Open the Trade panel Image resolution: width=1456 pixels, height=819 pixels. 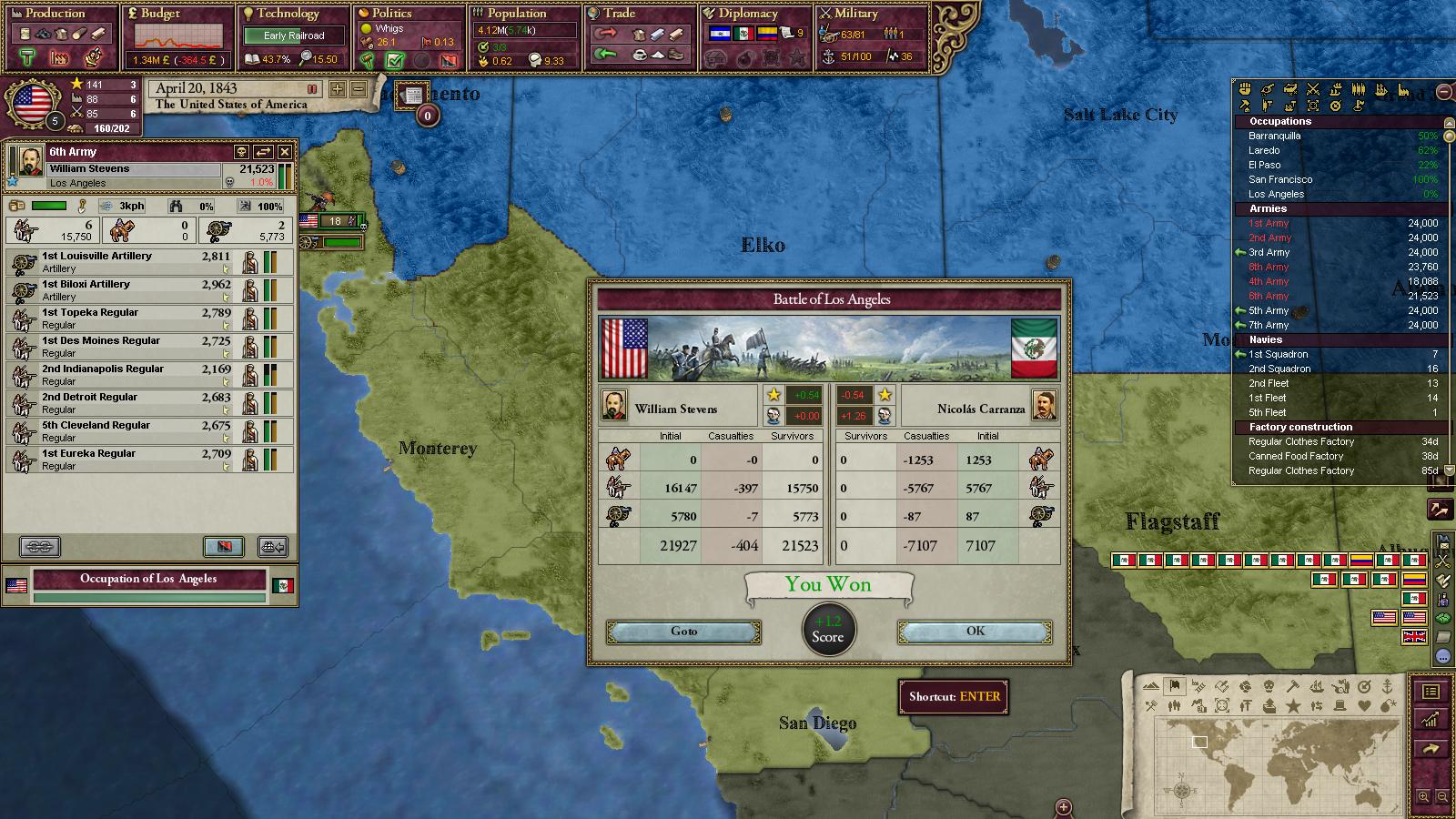point(619,14)
